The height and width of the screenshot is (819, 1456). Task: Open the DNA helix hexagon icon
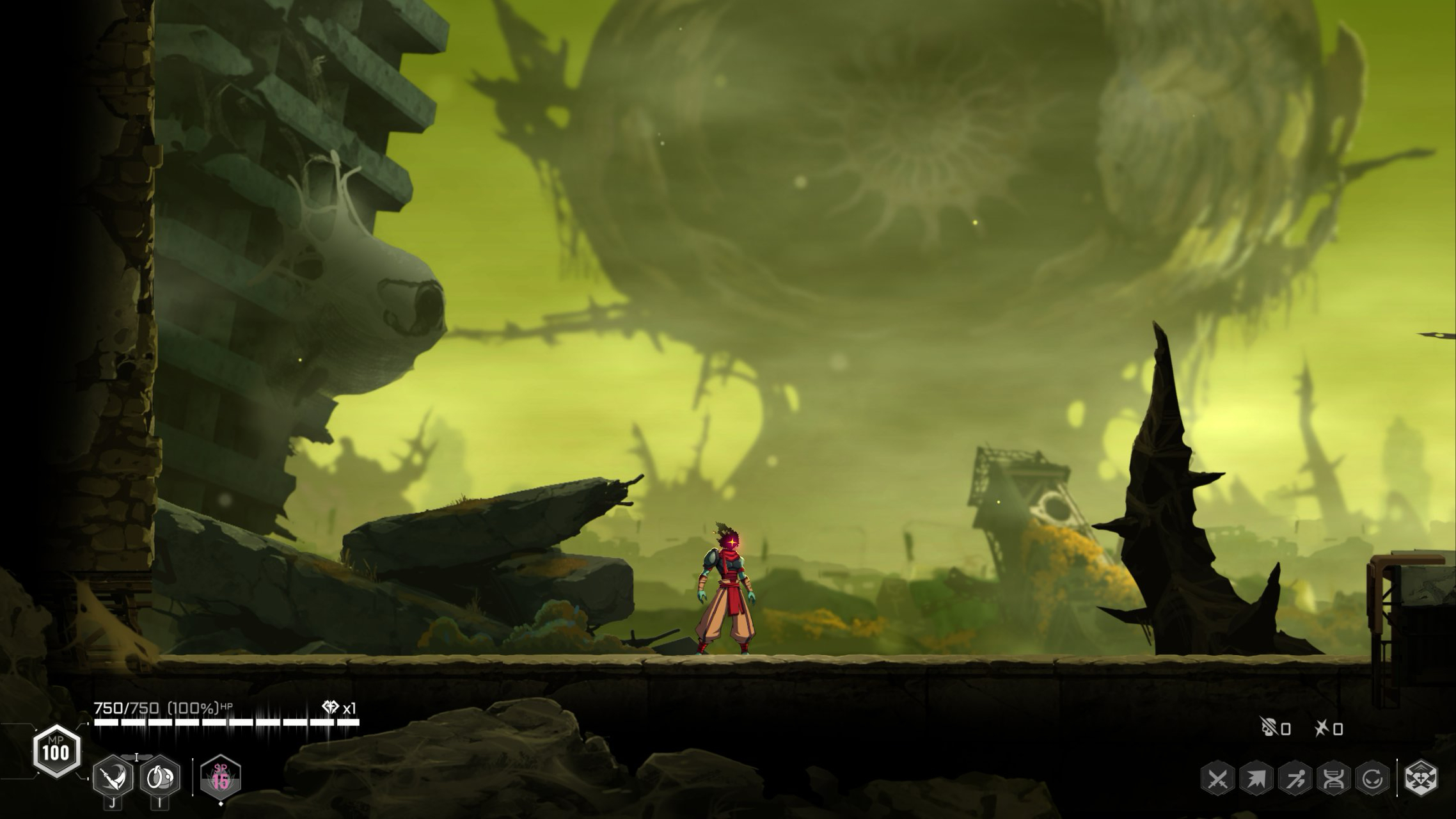(1334, 779)
